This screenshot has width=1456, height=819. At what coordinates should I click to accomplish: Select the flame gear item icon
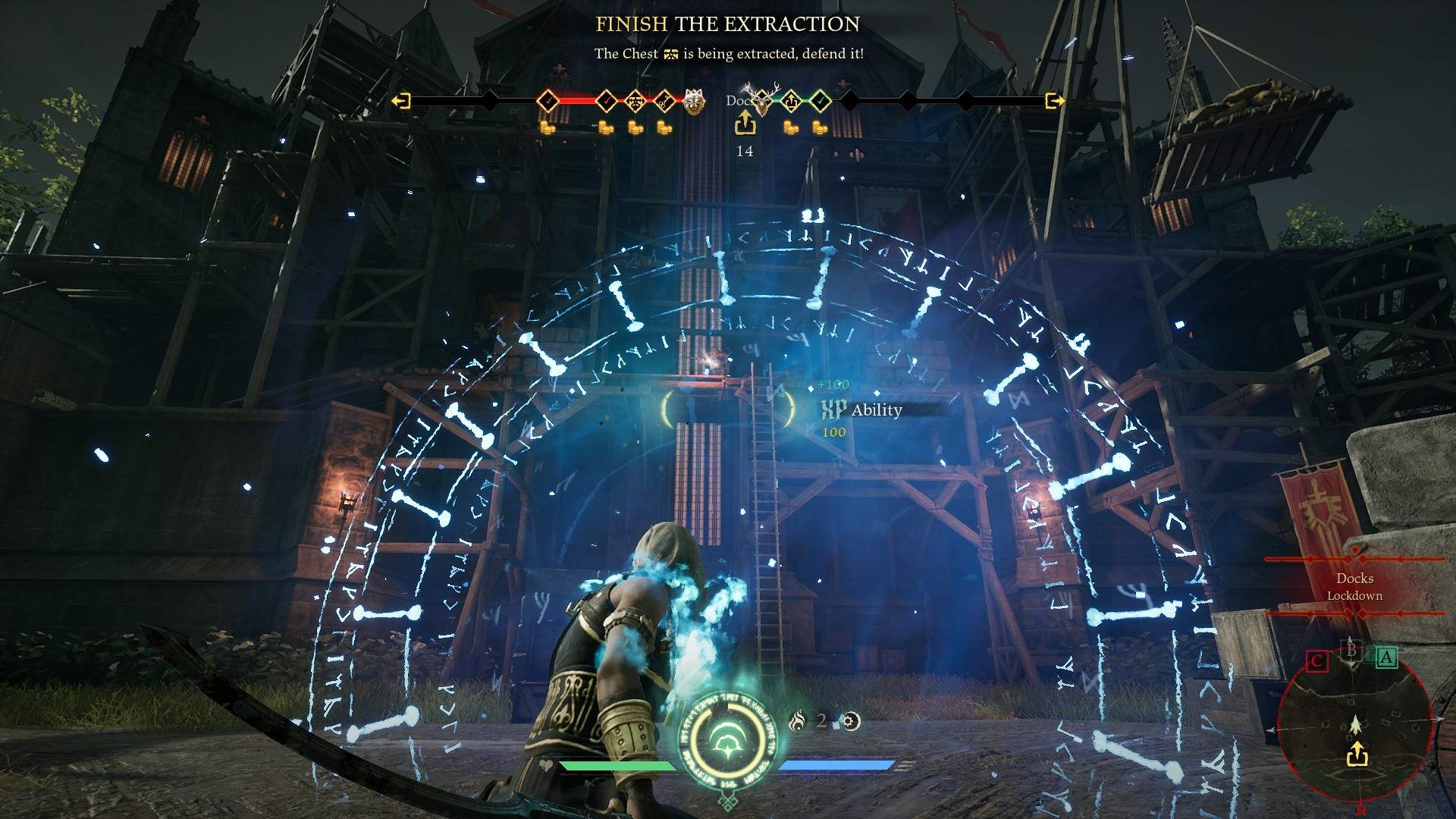click(x=796, y=720)
